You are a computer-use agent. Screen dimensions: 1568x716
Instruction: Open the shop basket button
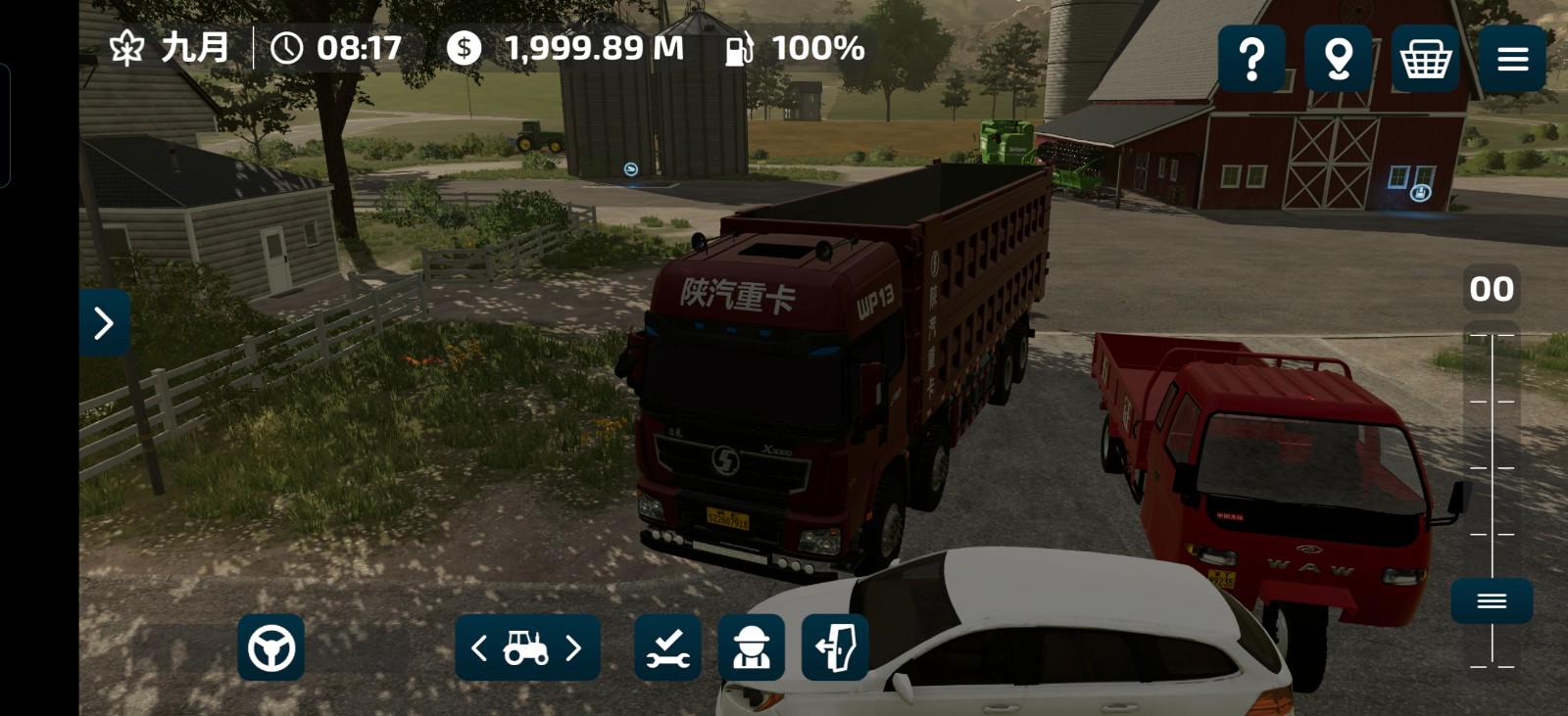[x=1425, y=59]
